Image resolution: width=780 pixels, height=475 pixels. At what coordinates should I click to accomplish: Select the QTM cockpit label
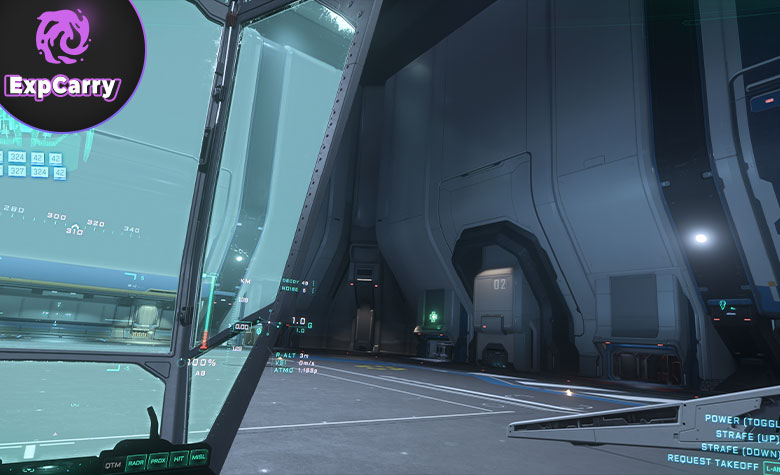click(x=111, y=463)
